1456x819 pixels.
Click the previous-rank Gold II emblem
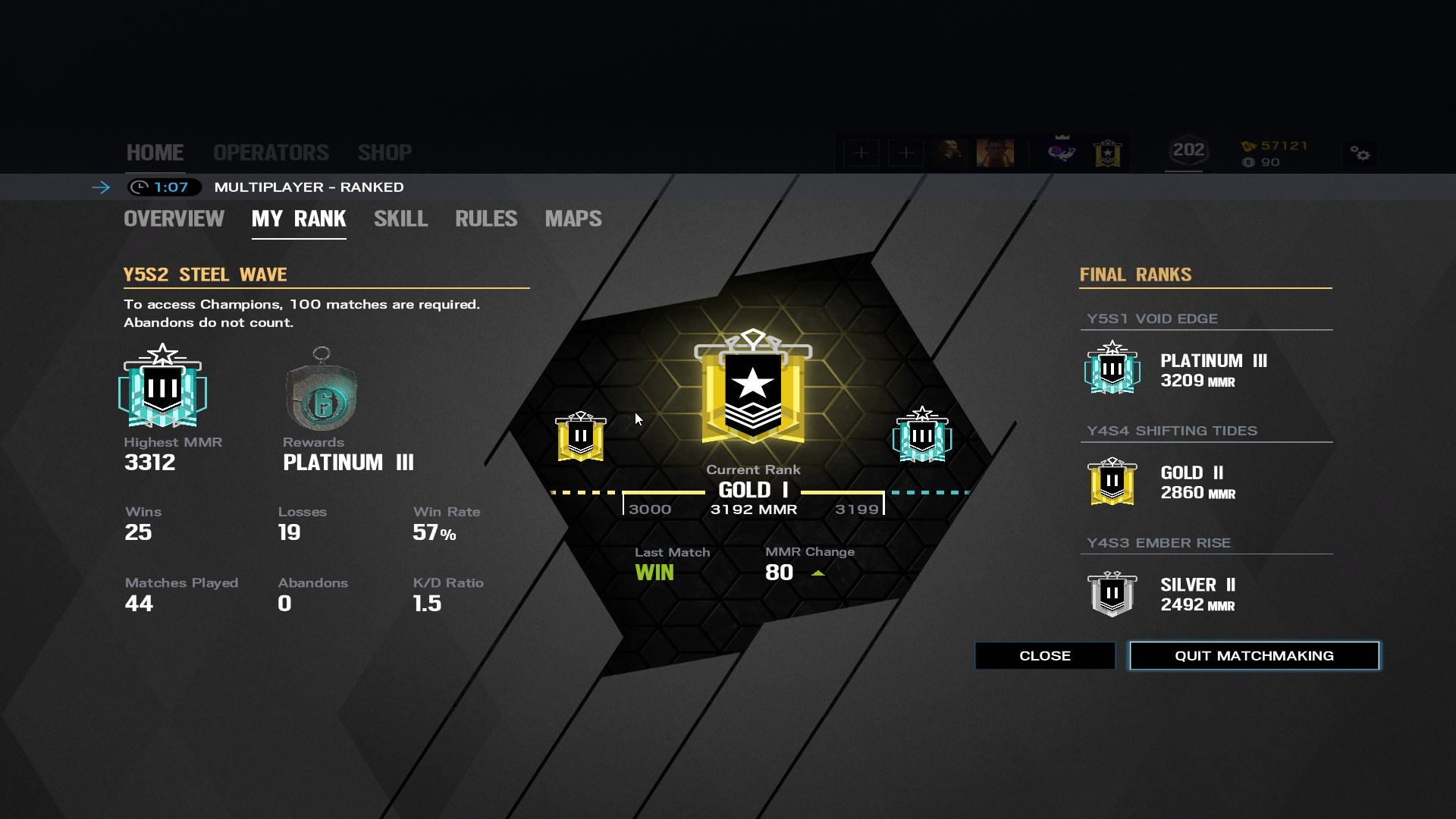click(581, 437)
